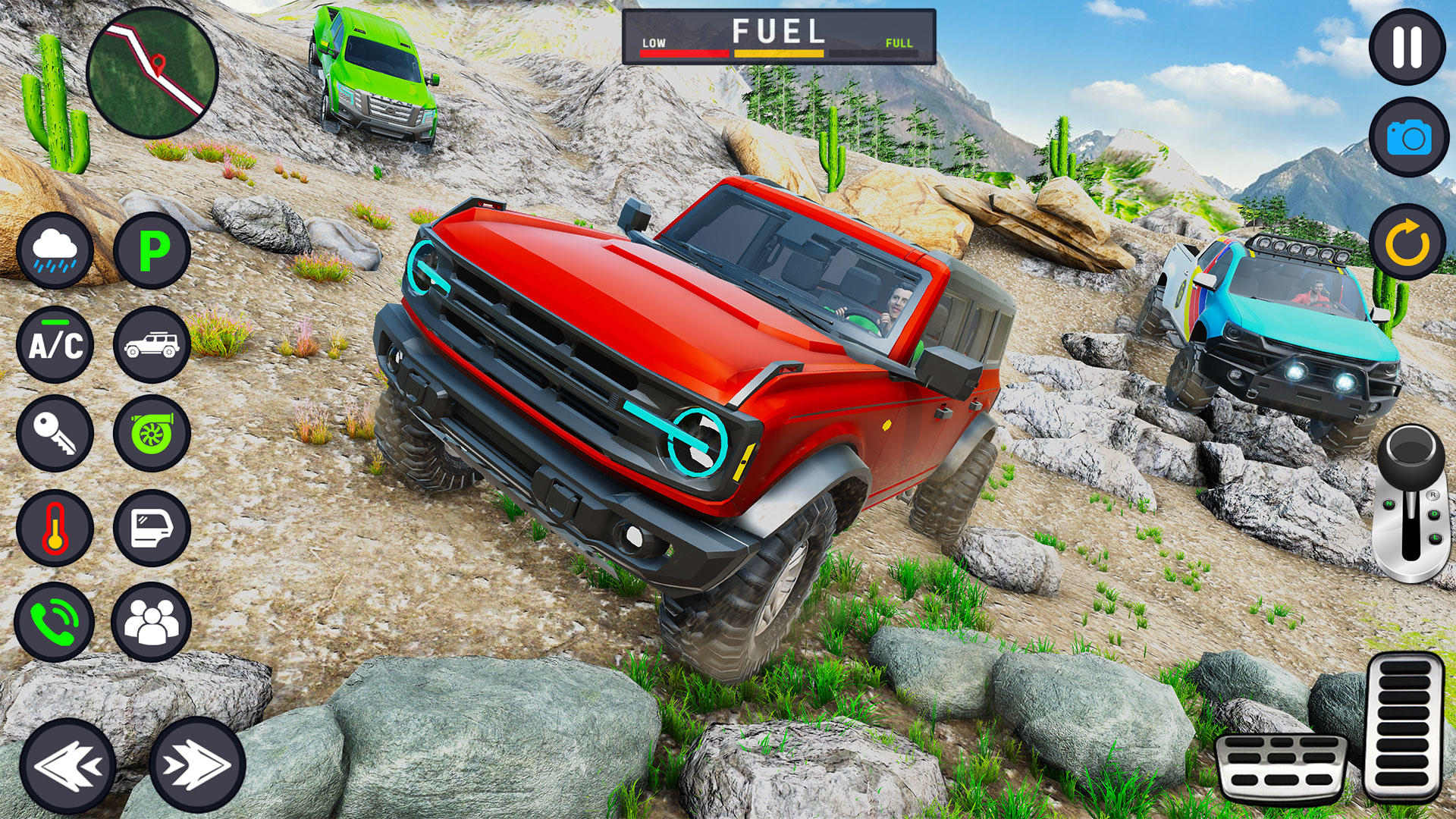This screenshot has height=819, width=1456.
Task: Activate the green turbo boost icon
Action: coord(152,433)
